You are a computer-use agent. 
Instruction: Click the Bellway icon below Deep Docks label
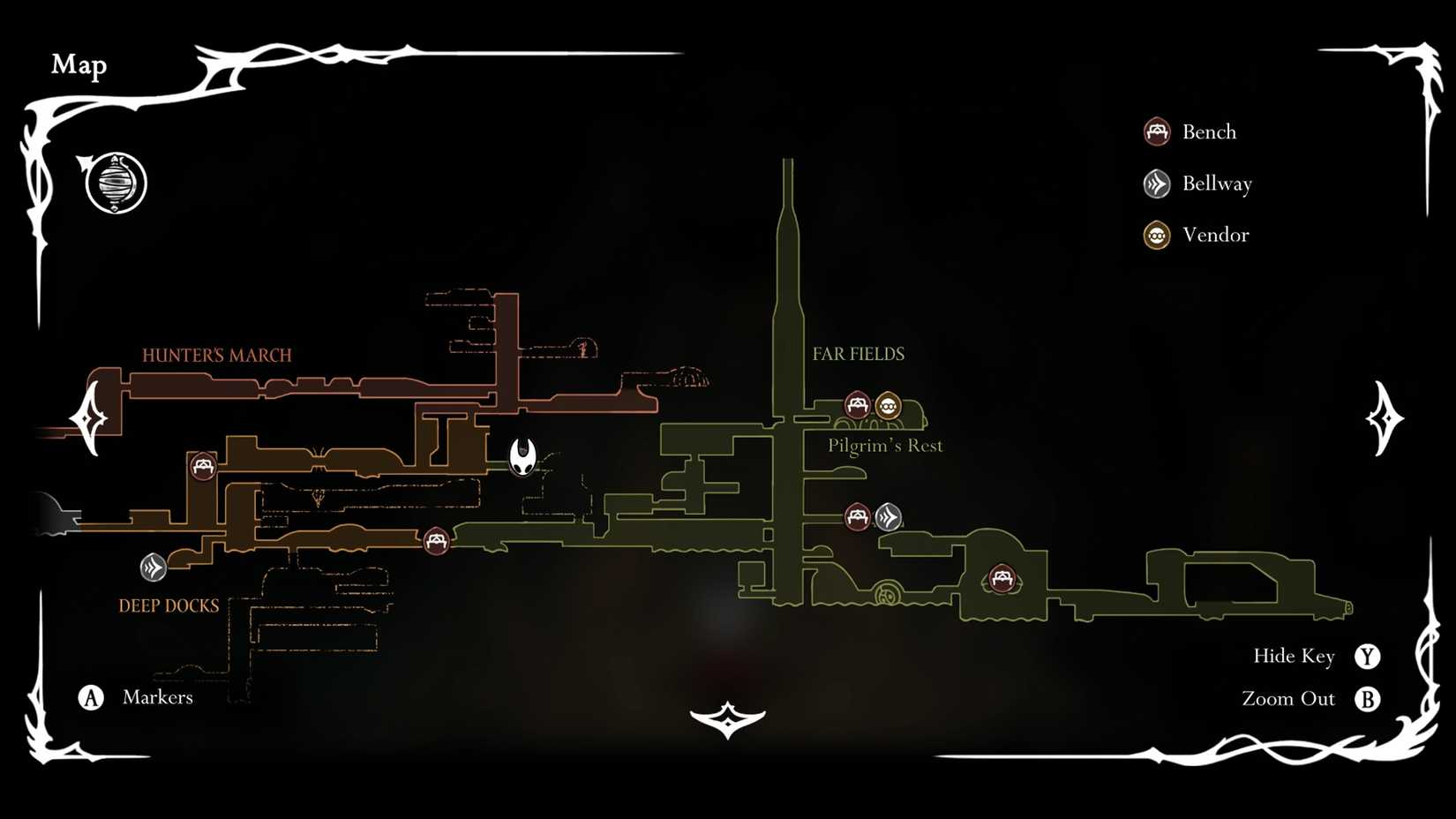(152, 567)
